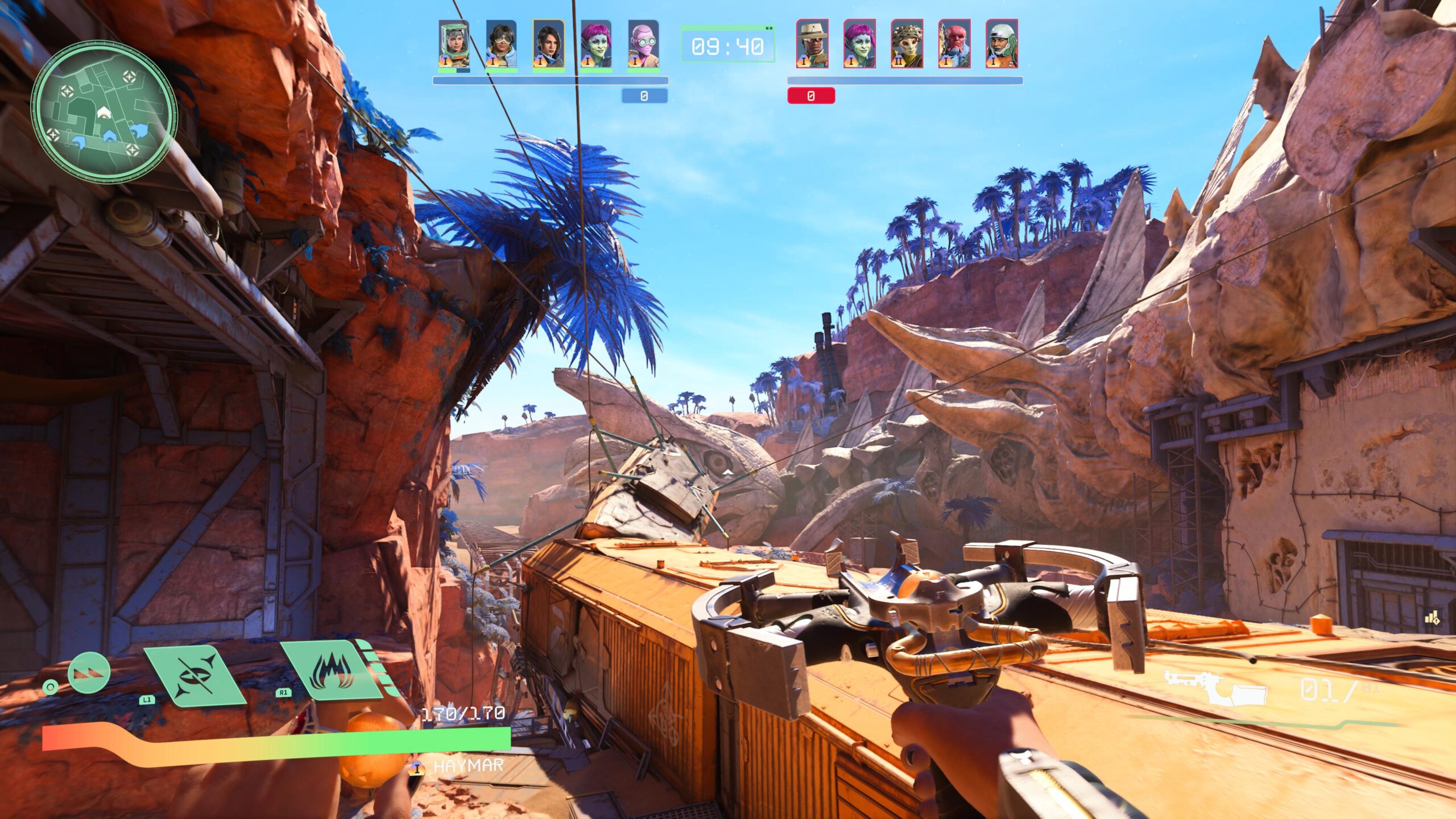The width and height of the screenshot is (1456, 819).
Task: Select the round double-triangle dodge icon
Action: [89, 673]
